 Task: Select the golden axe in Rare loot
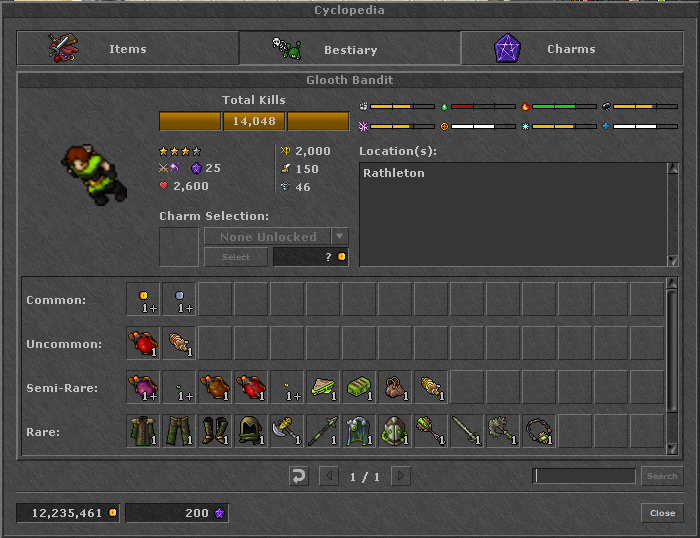click(288, 432)
